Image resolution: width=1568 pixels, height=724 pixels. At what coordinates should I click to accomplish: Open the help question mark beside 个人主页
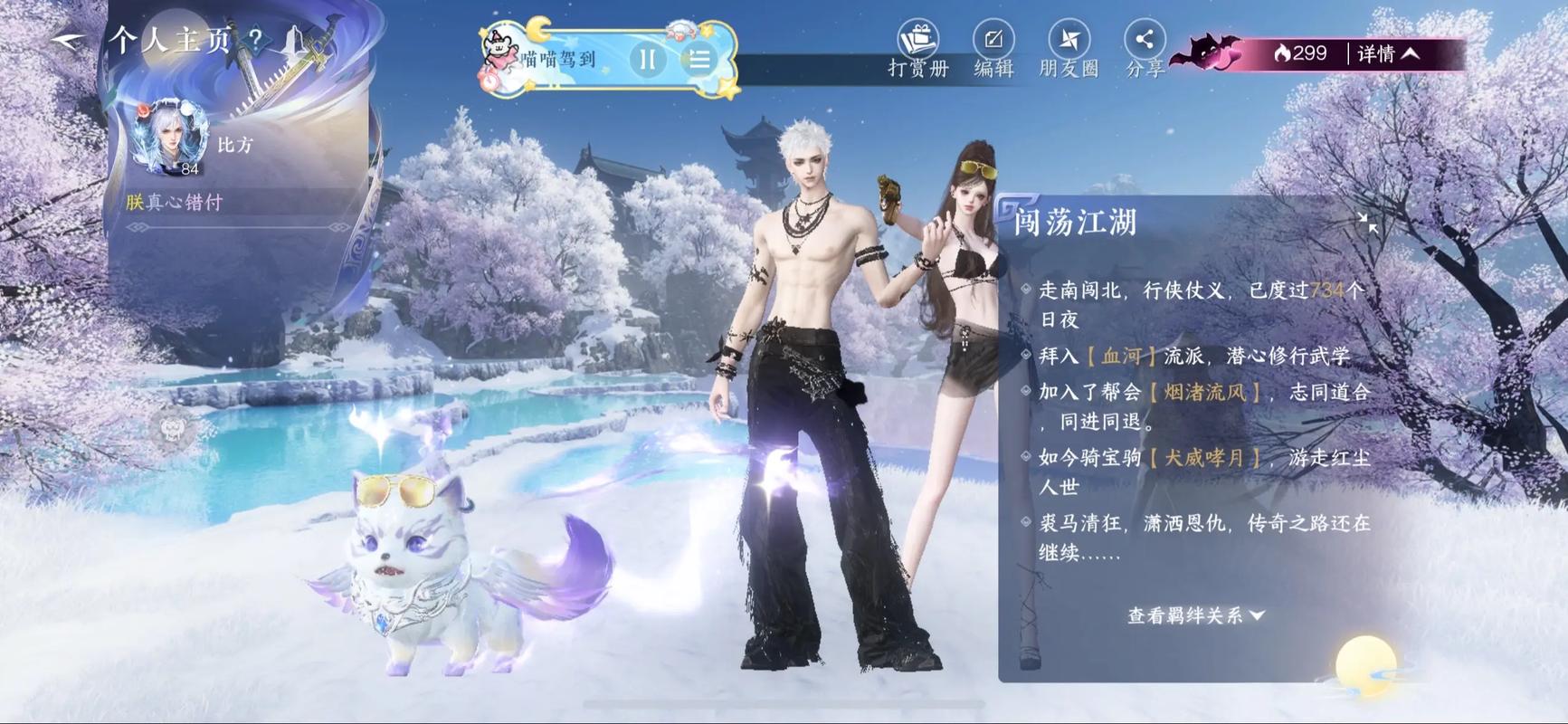point(256,39)
